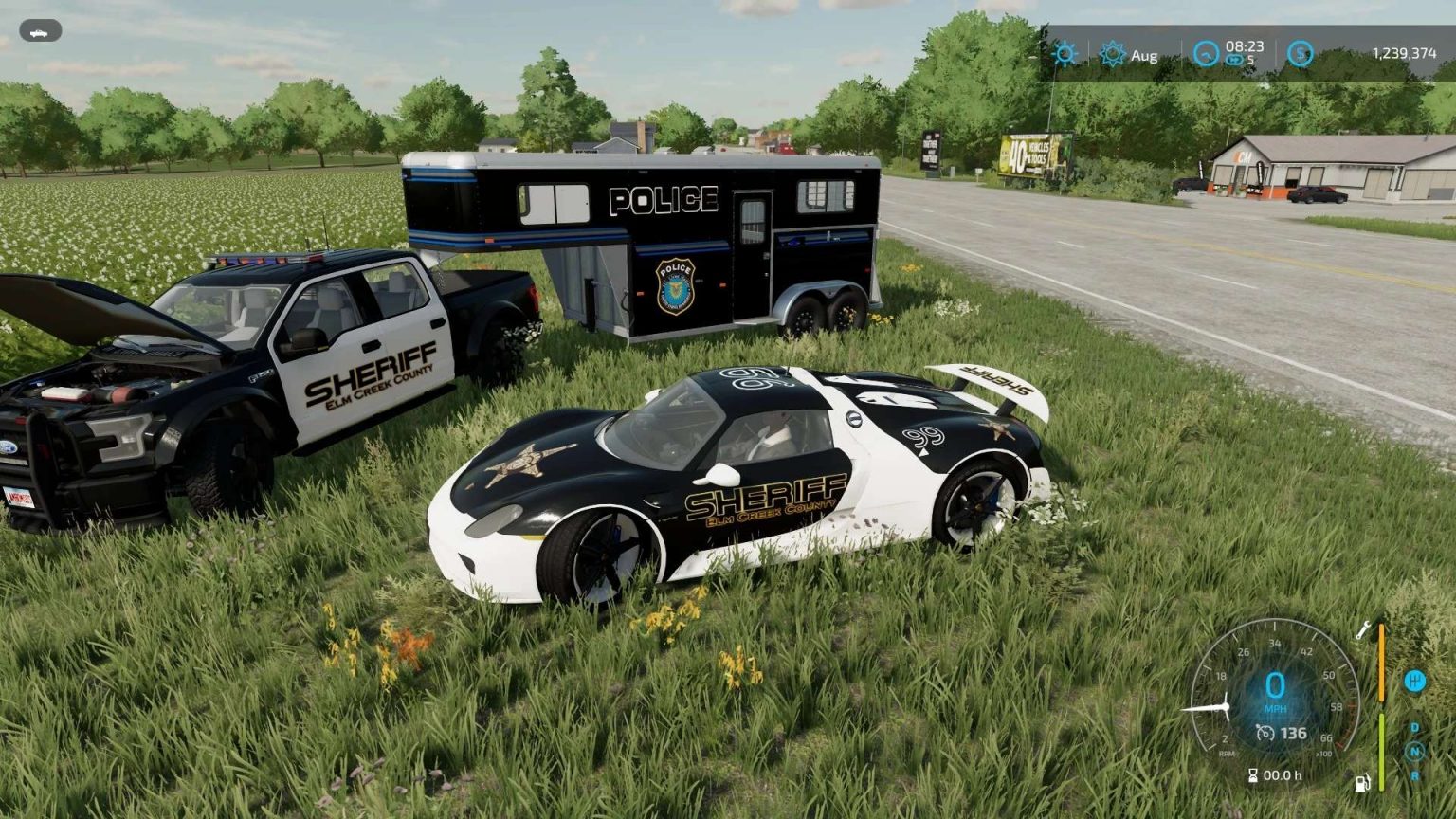
Task: Click the wrench vehicle damage icon
Action: click(x=1364, y=630)
